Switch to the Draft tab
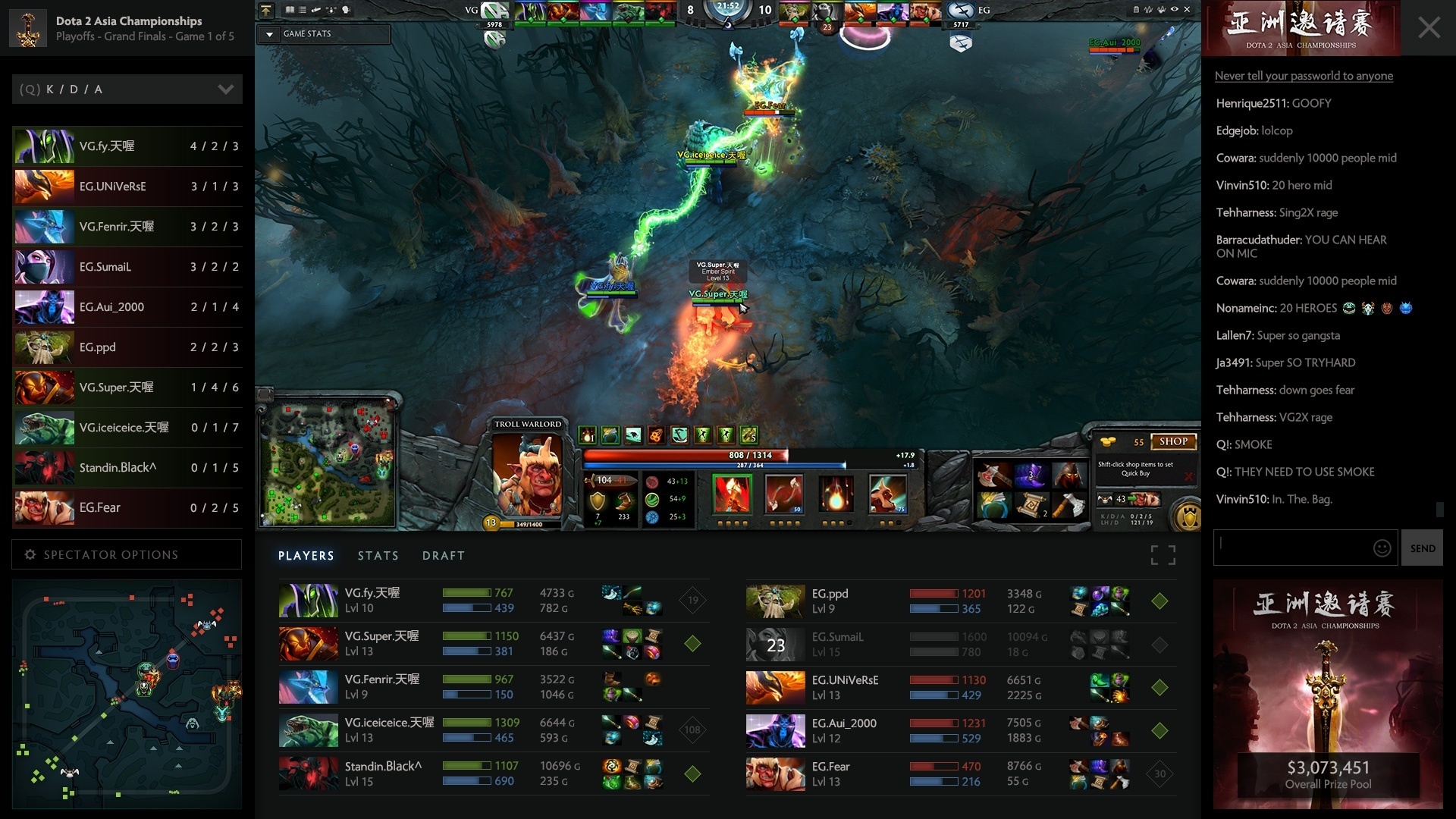The image size is (1456, 819). coord(444,555)
